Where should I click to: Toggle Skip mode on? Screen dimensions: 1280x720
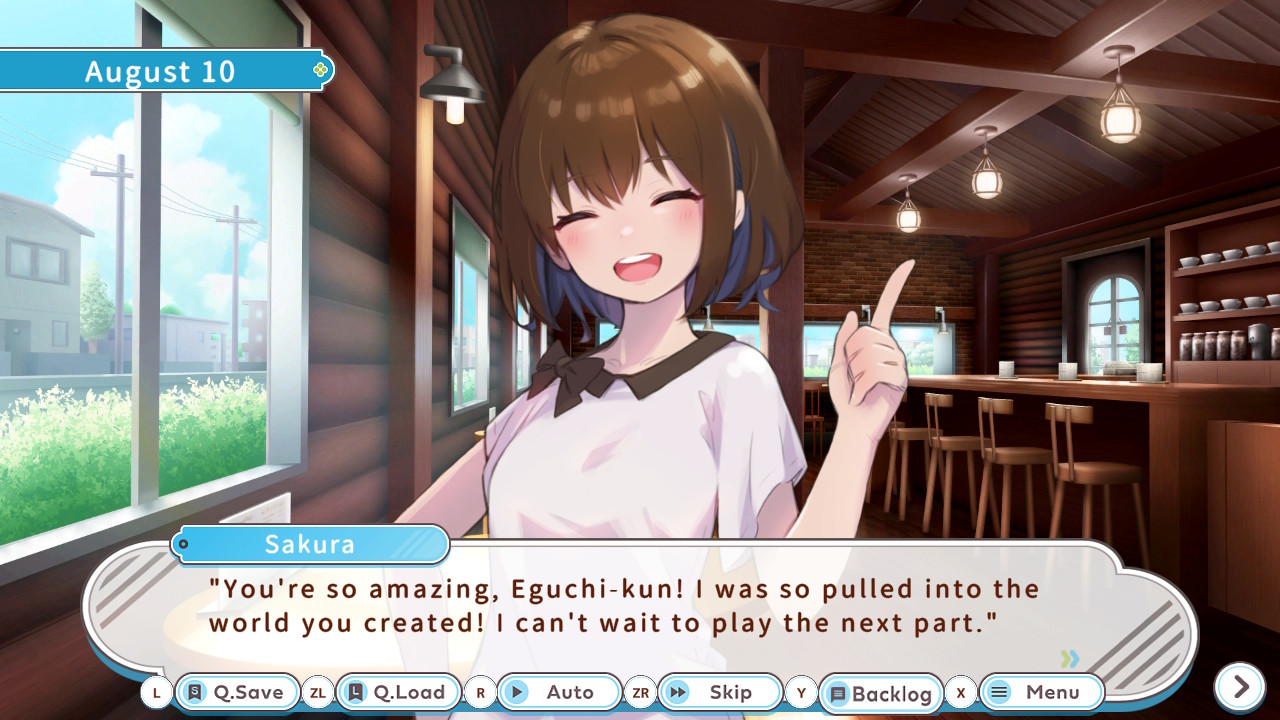click(719, 692)
